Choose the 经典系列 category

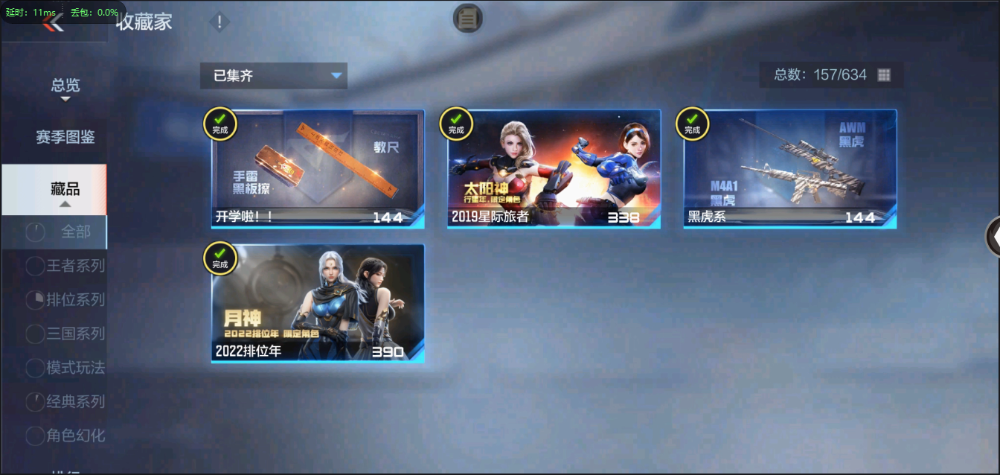(67, 401)
